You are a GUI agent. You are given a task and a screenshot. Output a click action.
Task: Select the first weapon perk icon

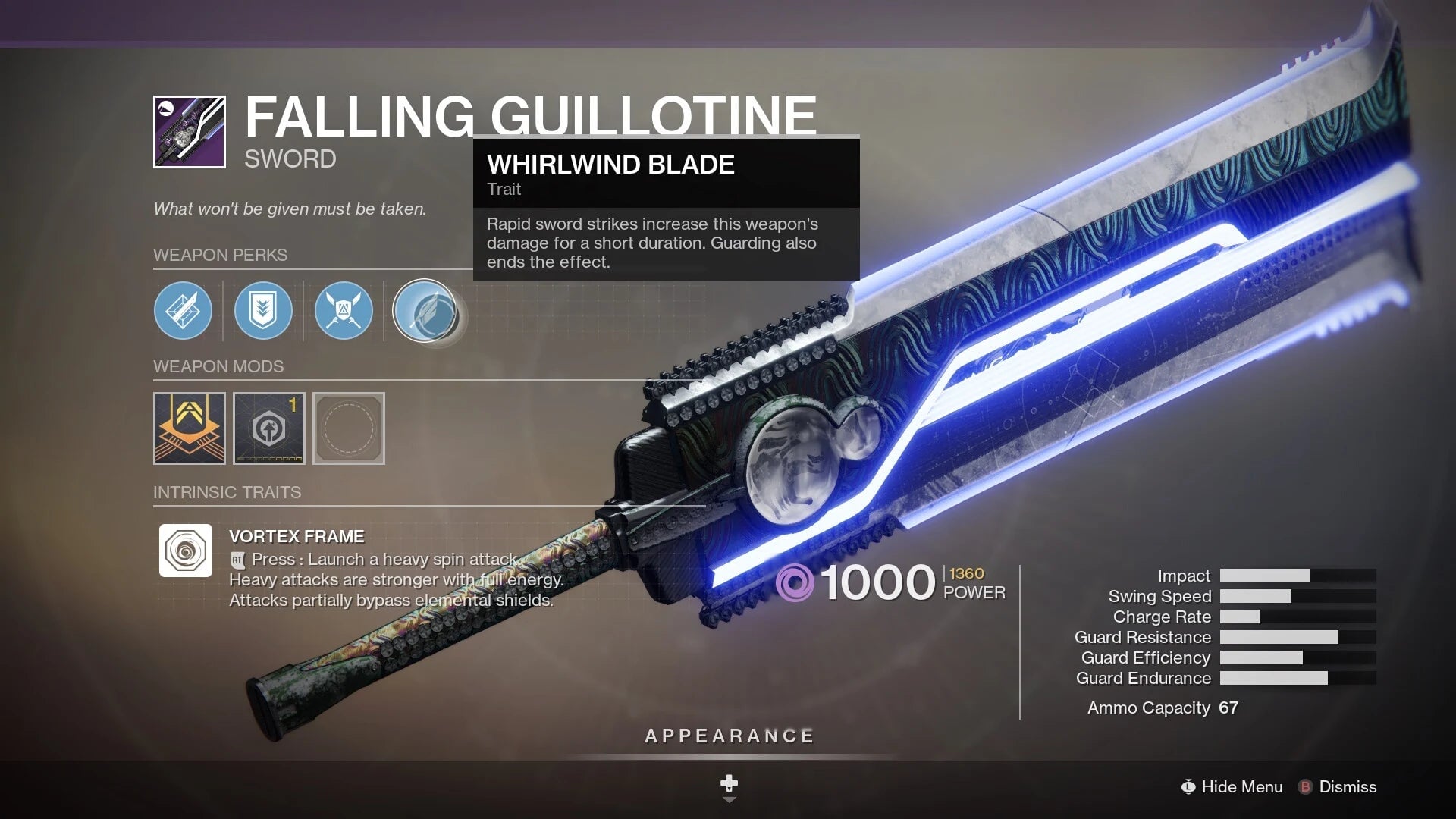(x=183, y=311)
